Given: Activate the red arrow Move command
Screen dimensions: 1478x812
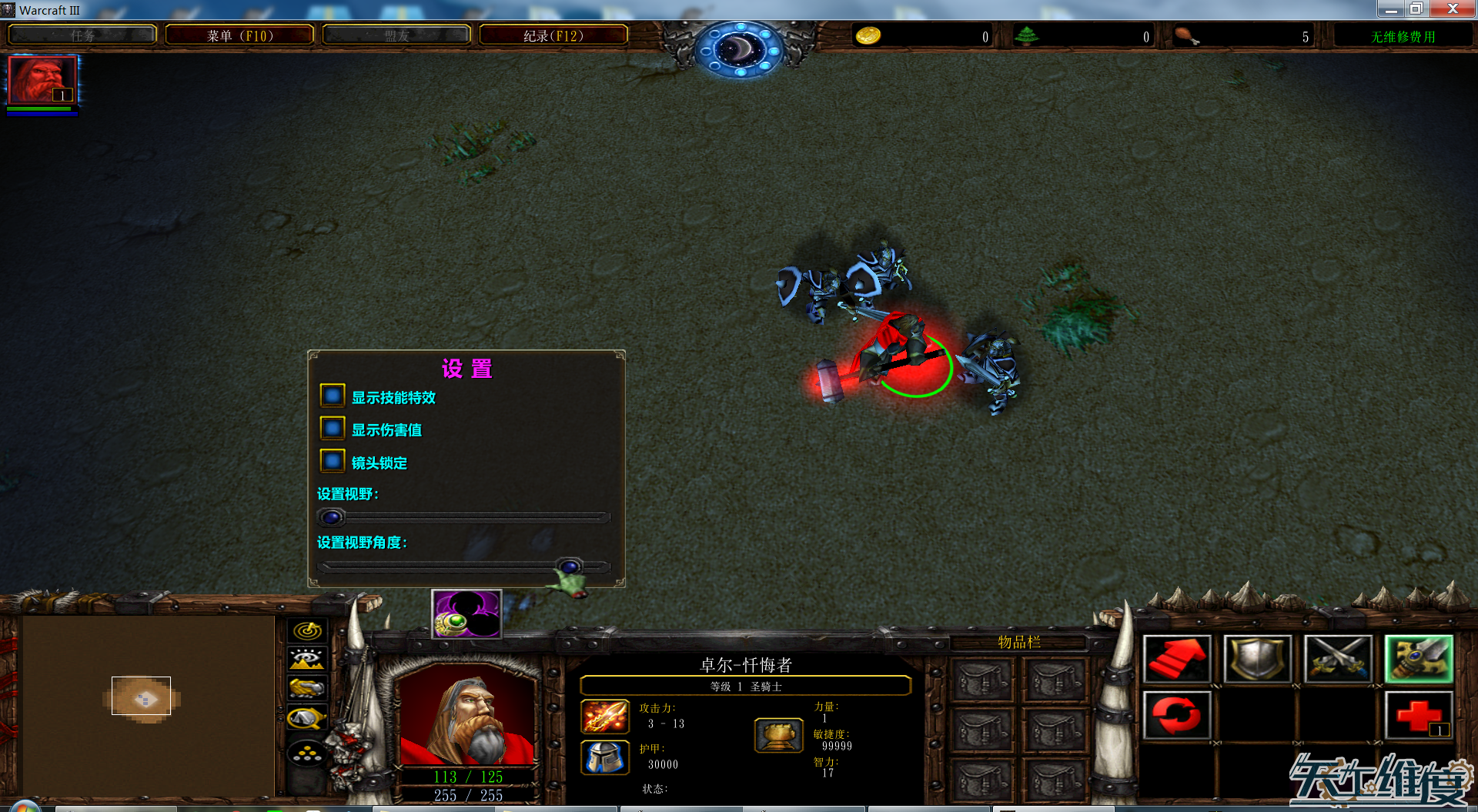Looking at the screenshot, I should [1176, 660].
